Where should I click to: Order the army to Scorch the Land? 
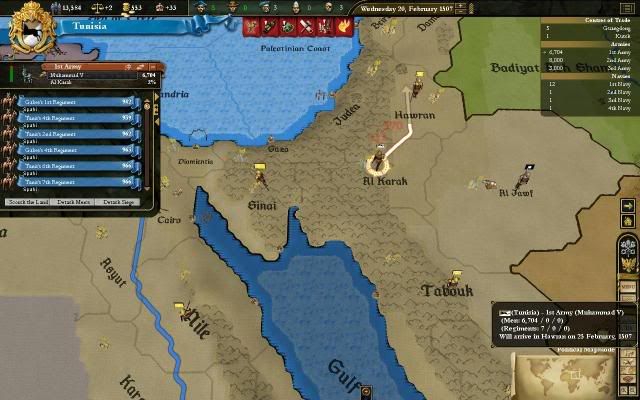pos(27,202)
